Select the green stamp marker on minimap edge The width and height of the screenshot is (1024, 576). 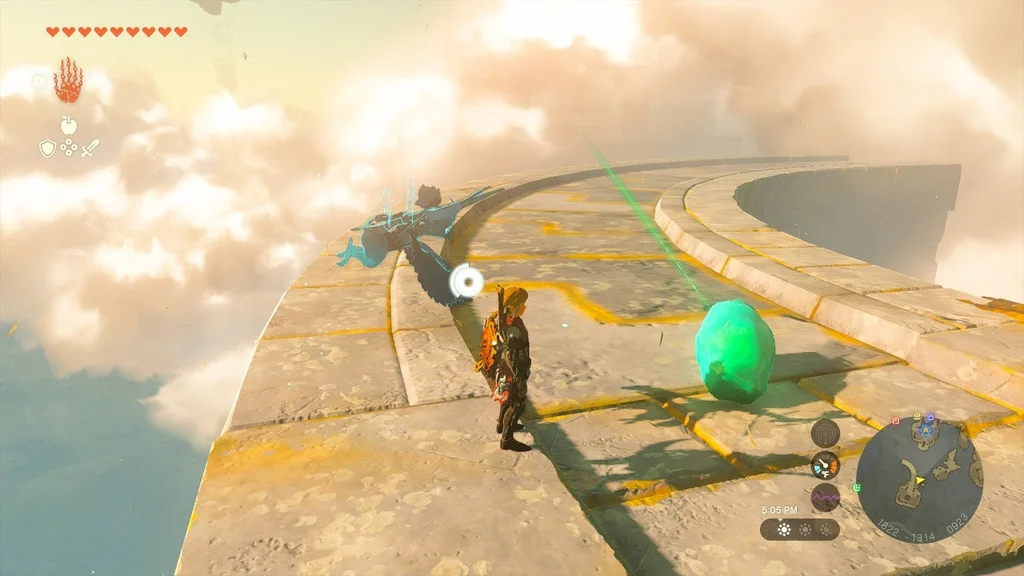point(856,487)
